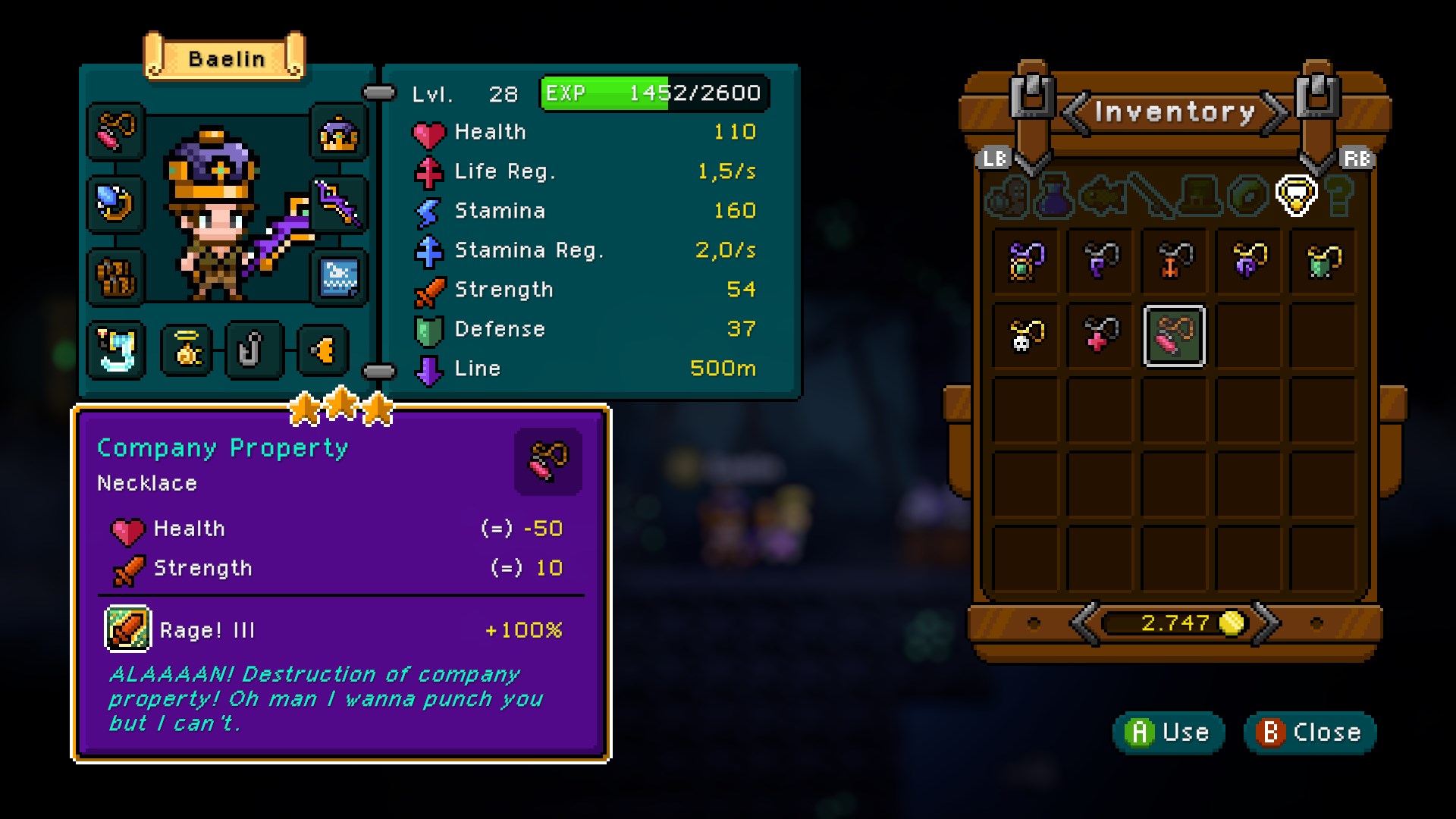The width and height of the screenshot is (1456, 819).
Task: Select the pink cross necklace
Action: (x=1100, y=335)
